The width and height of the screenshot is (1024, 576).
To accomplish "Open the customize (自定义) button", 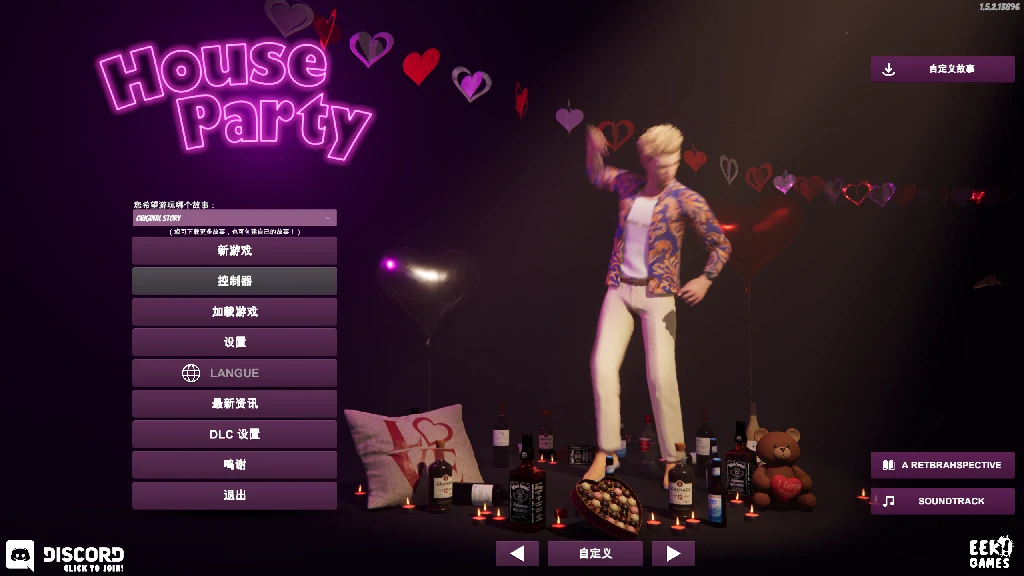I will tap(595, 553).
